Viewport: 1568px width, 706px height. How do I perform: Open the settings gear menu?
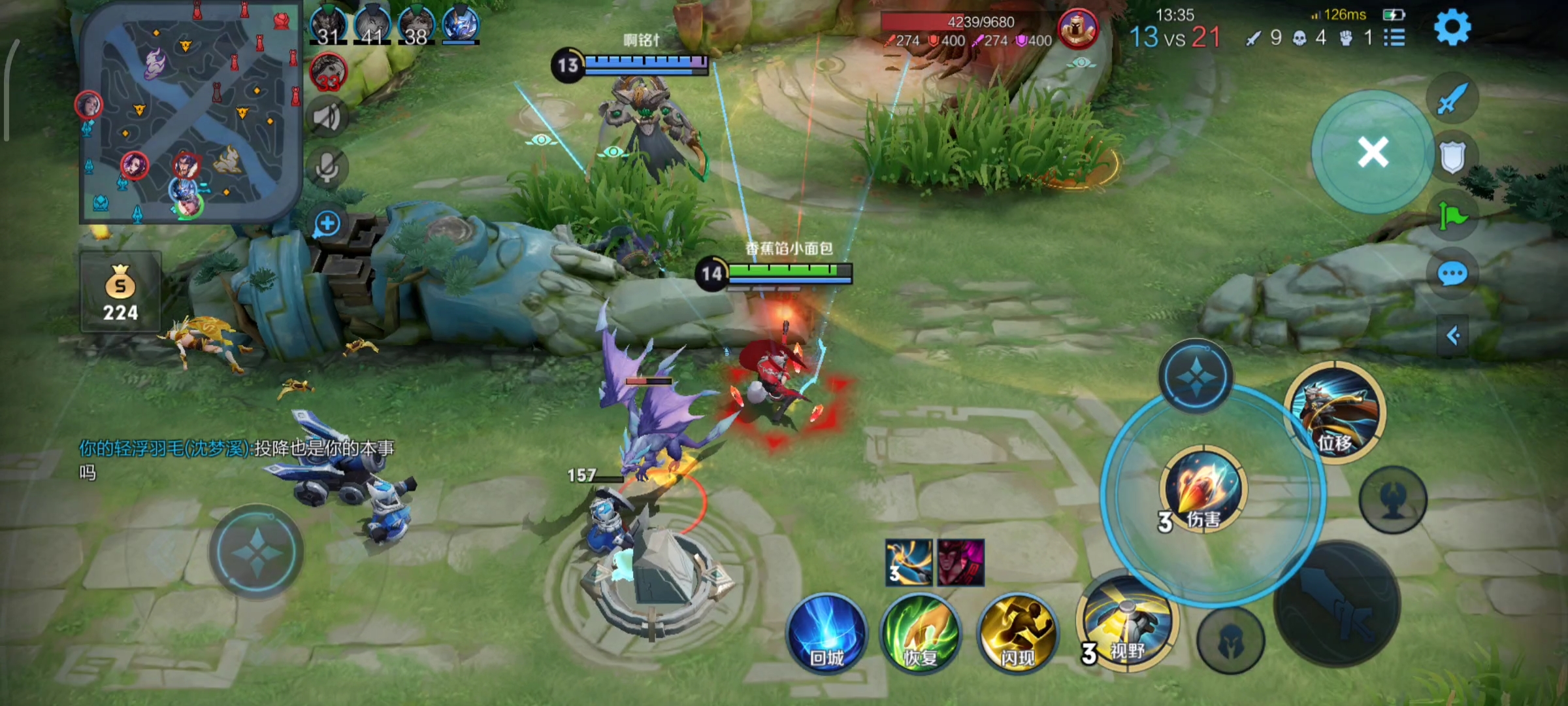(x=1452, y=27)
